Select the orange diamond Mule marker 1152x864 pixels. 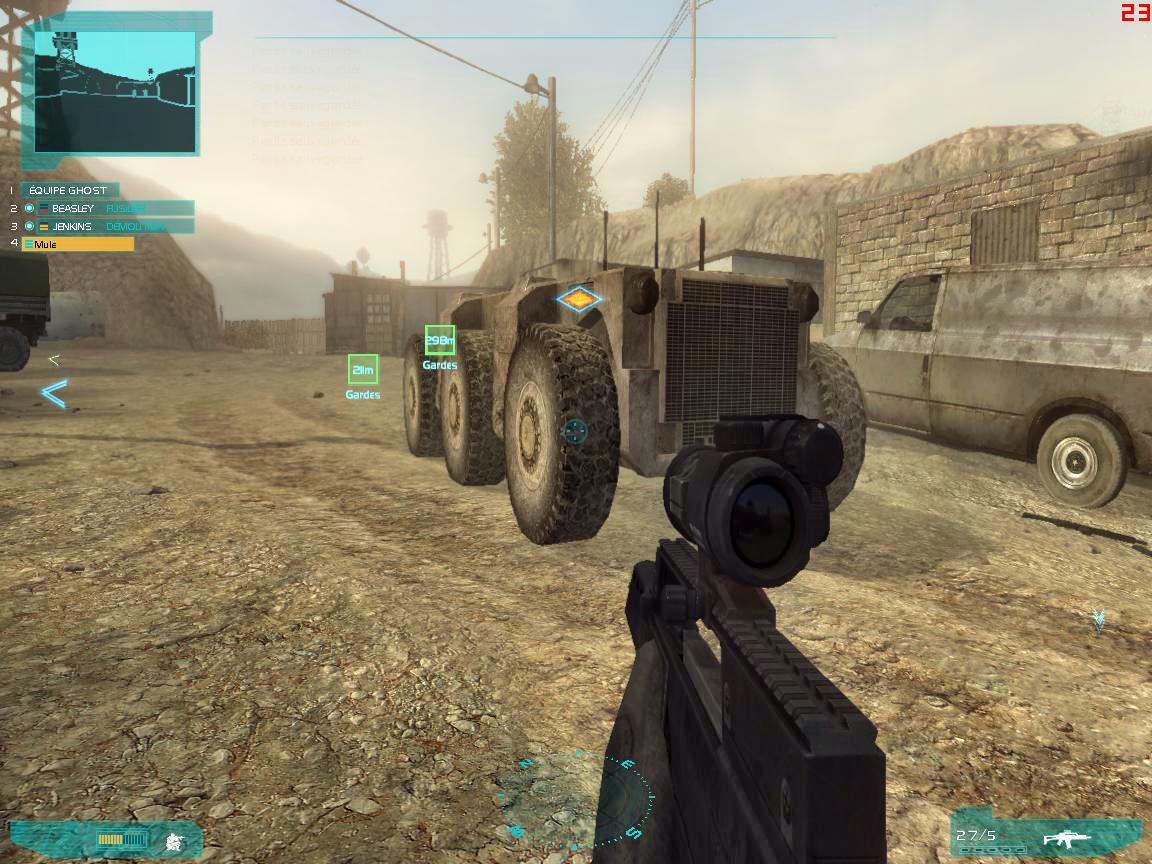click(579, 299)
